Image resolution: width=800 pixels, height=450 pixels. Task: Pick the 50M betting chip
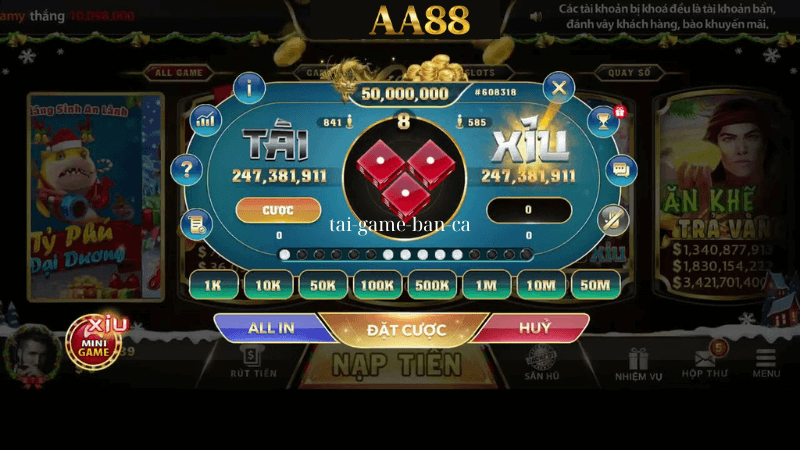(595, 285)
